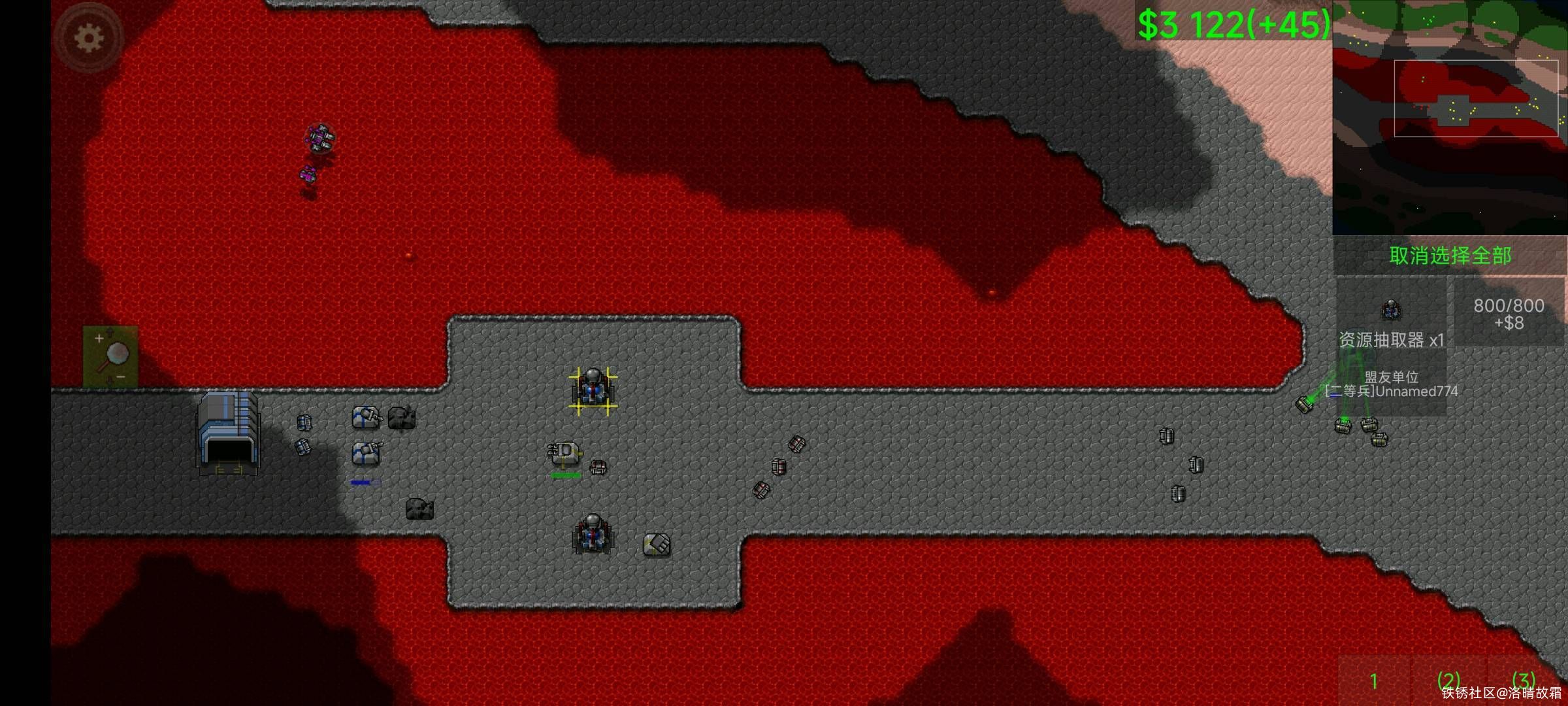Click the magnifier zoom control

click(111, 356)
